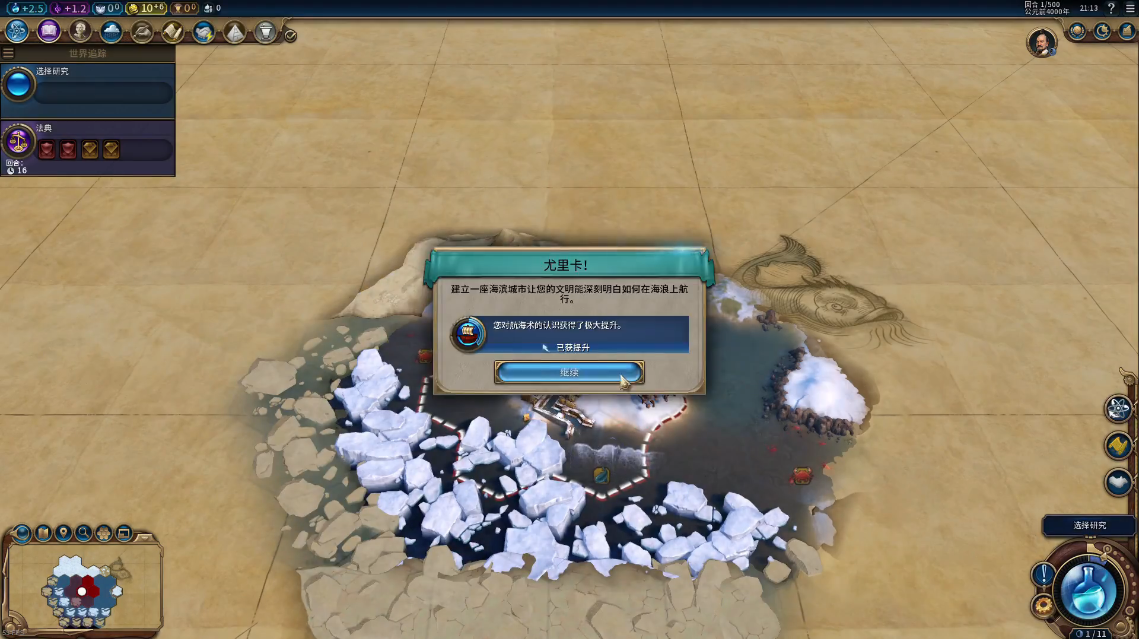Open the technology tree (atom icon)
Screen dimensions: 1139x639
tap(17, 31)
